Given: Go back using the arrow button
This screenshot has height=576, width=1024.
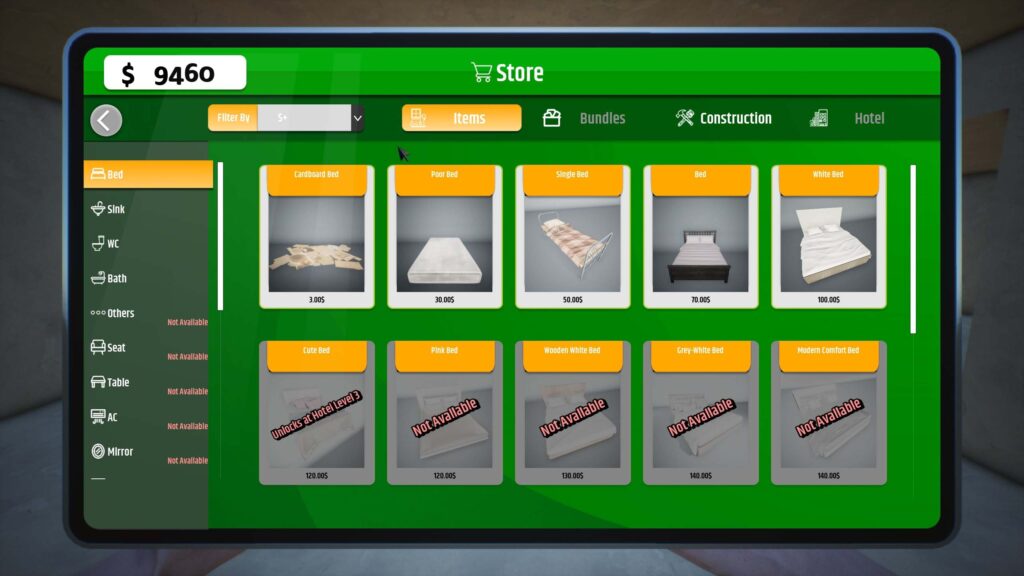Looking at the screenshot, I should pos(106,120).
